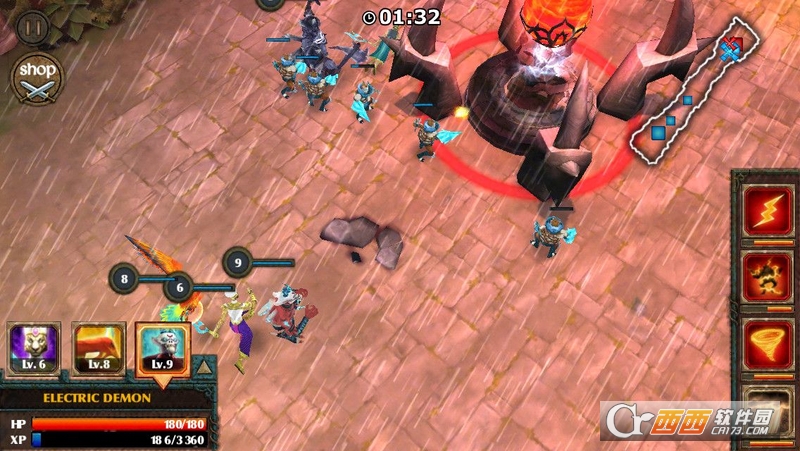800x451 pixels.
Task: Click the lane minimap
Action: coord(694,96)
